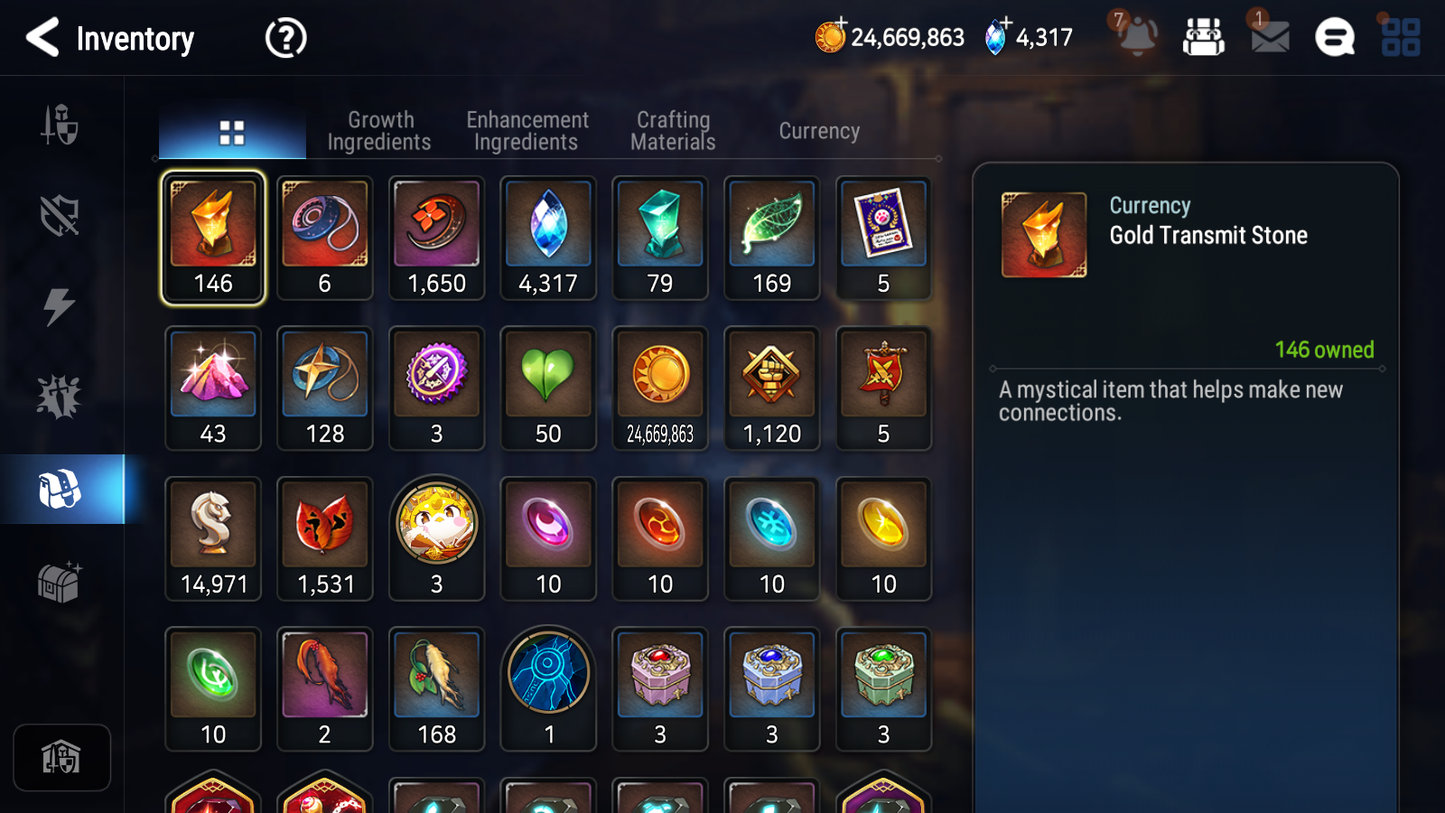The height and width of the screenshot is (813, 1445).
Task: Open the treasure chest icon in the sidebar
Action: point(62,579)
